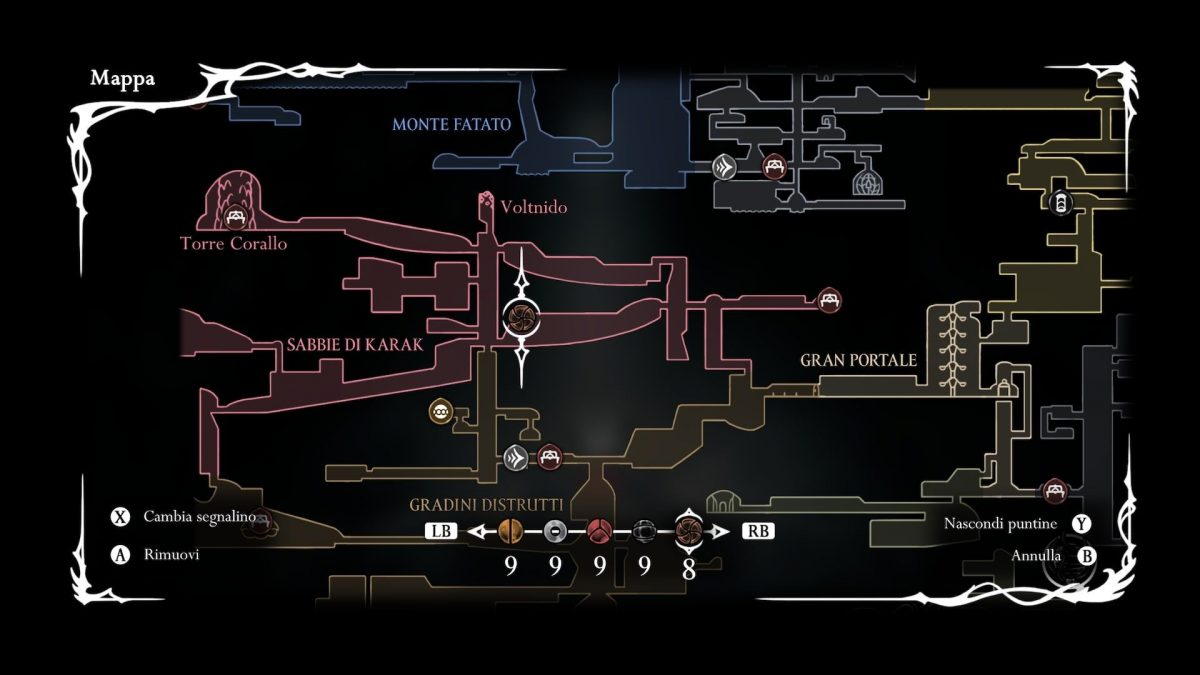Choose the highlighted bronze swirl marker
This screenshot has width=1200, height=675.
tap(689, 531)
